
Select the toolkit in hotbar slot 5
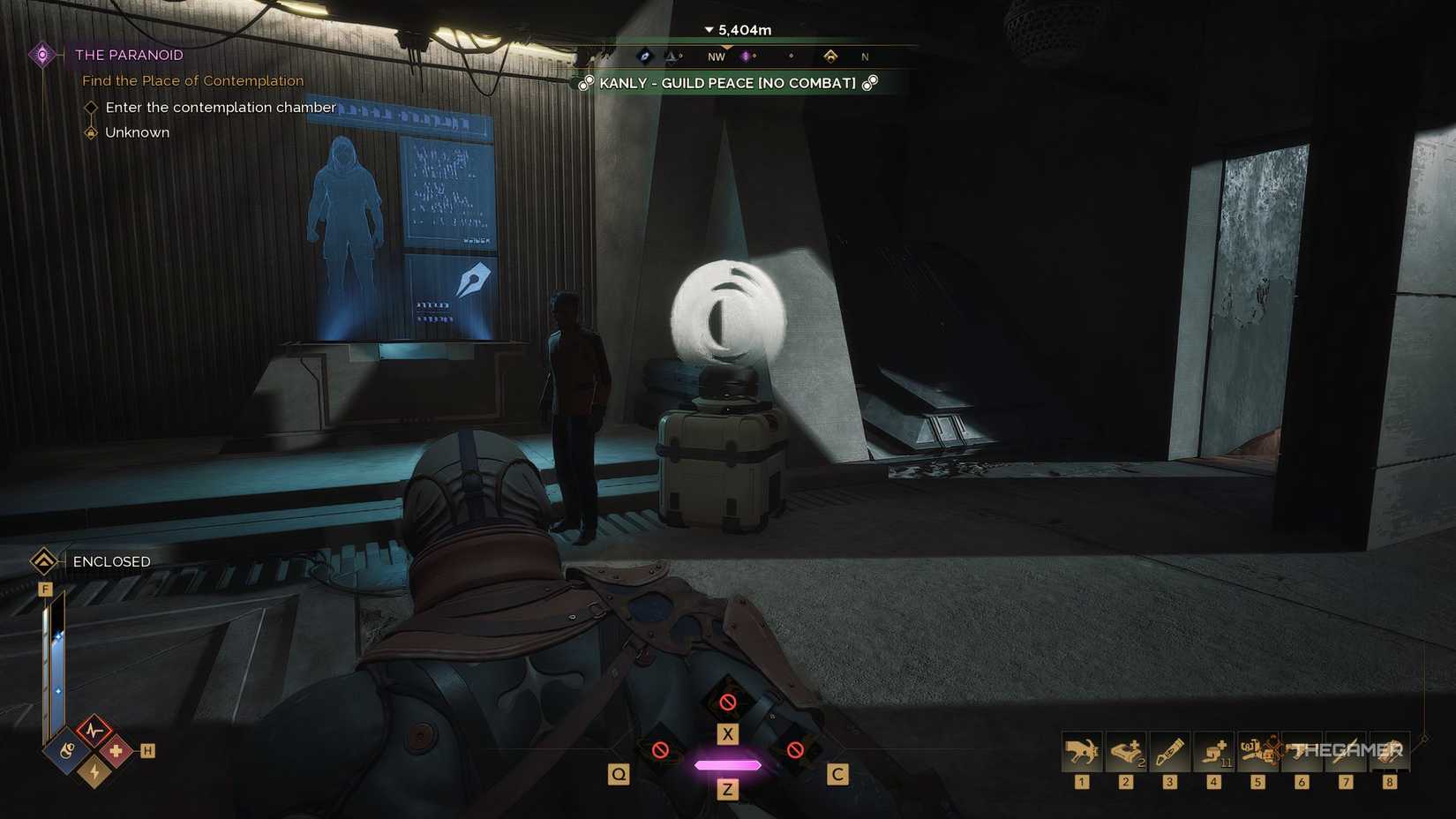pos(1257,751)
